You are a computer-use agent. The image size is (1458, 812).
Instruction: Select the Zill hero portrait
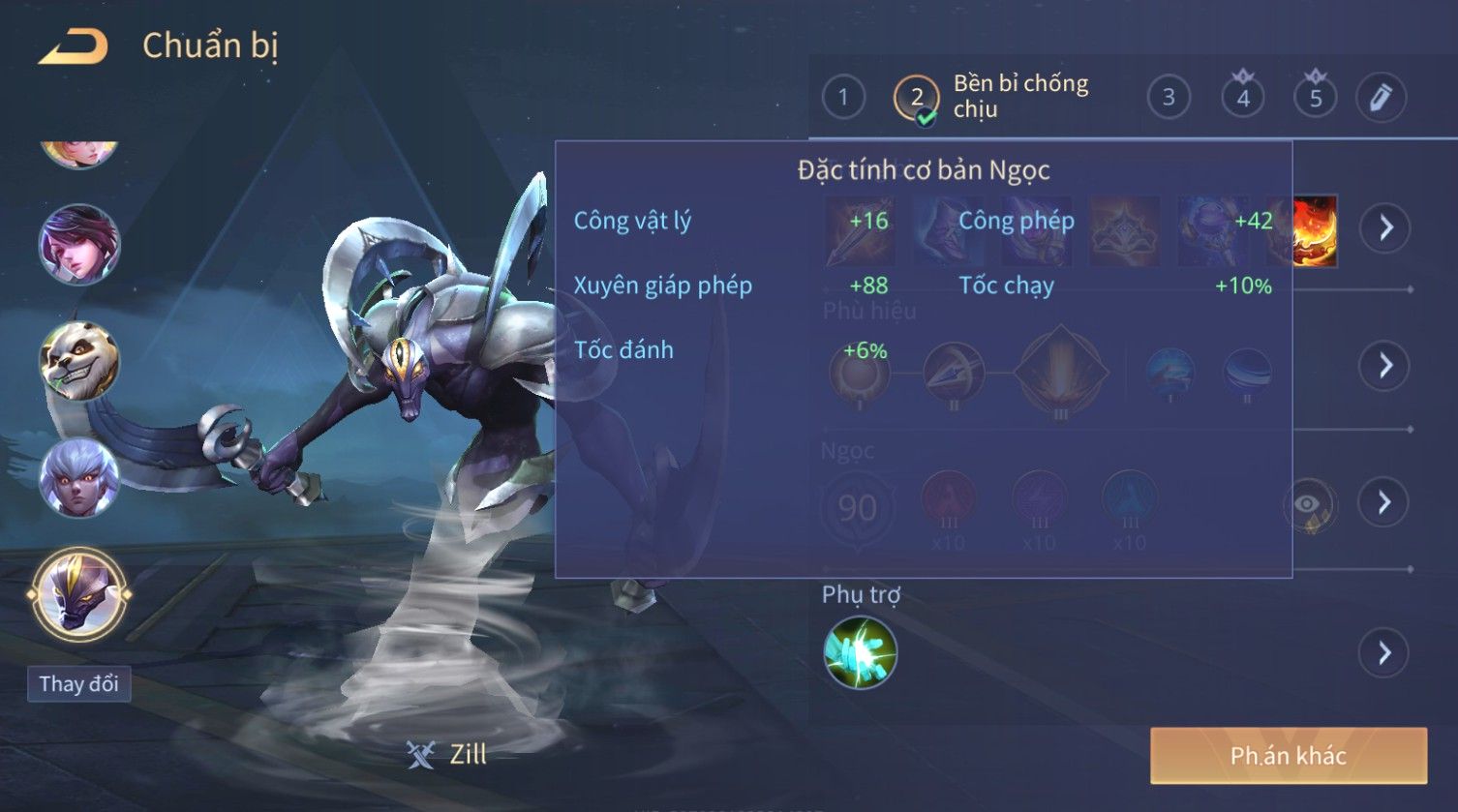78,592
